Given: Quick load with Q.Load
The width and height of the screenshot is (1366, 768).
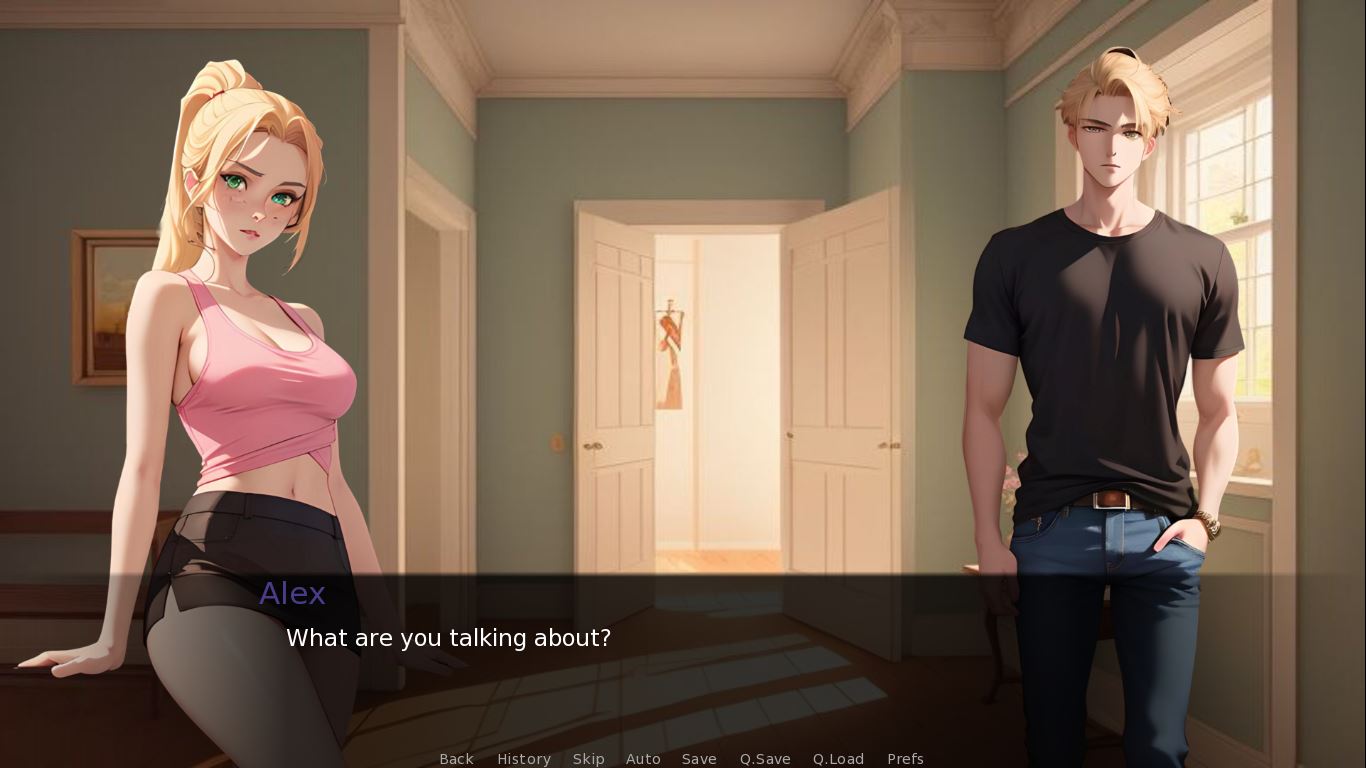Looking at the screenshot, I should coord(838,759).
